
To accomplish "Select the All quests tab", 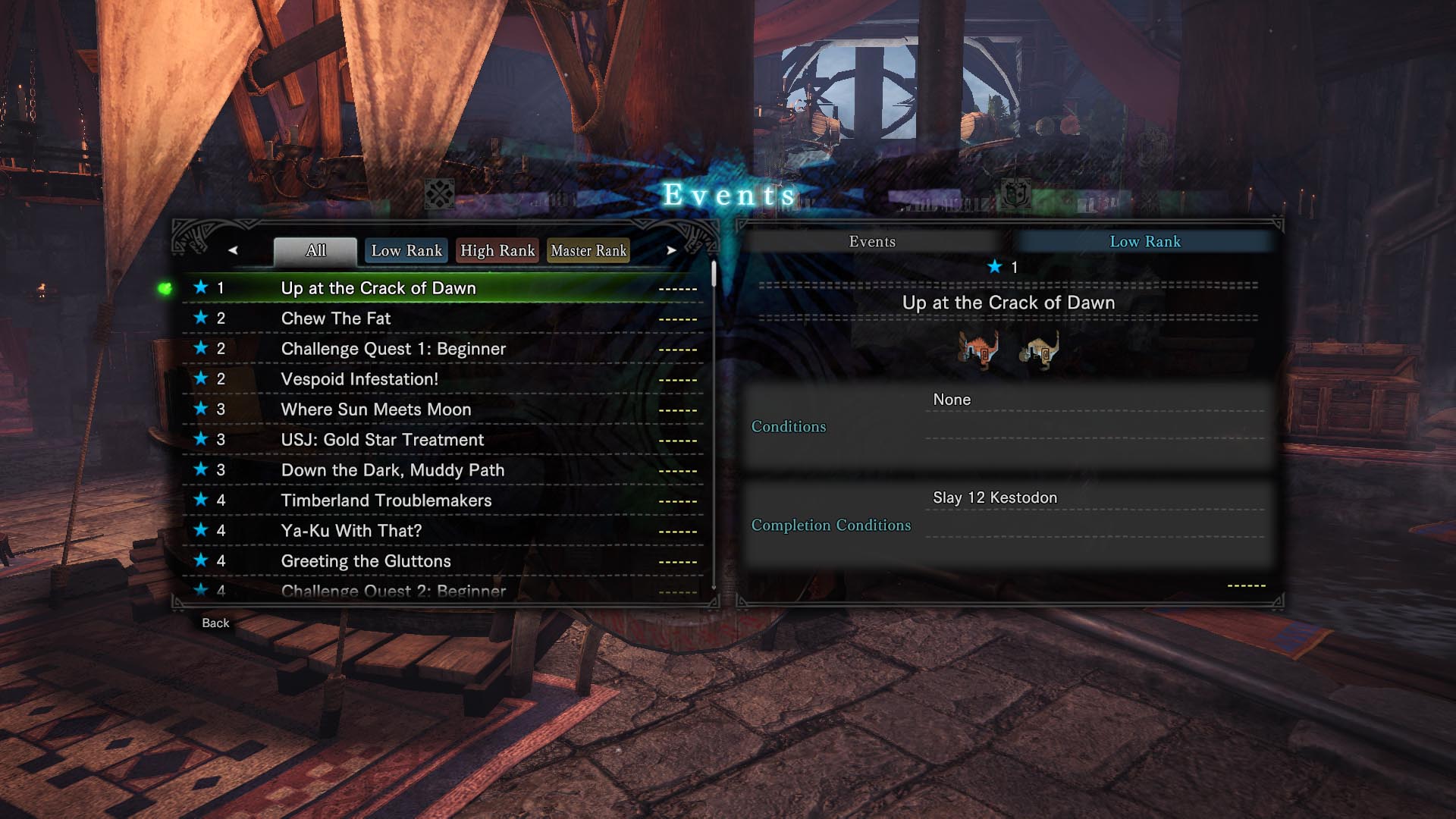I will [315, 251].
